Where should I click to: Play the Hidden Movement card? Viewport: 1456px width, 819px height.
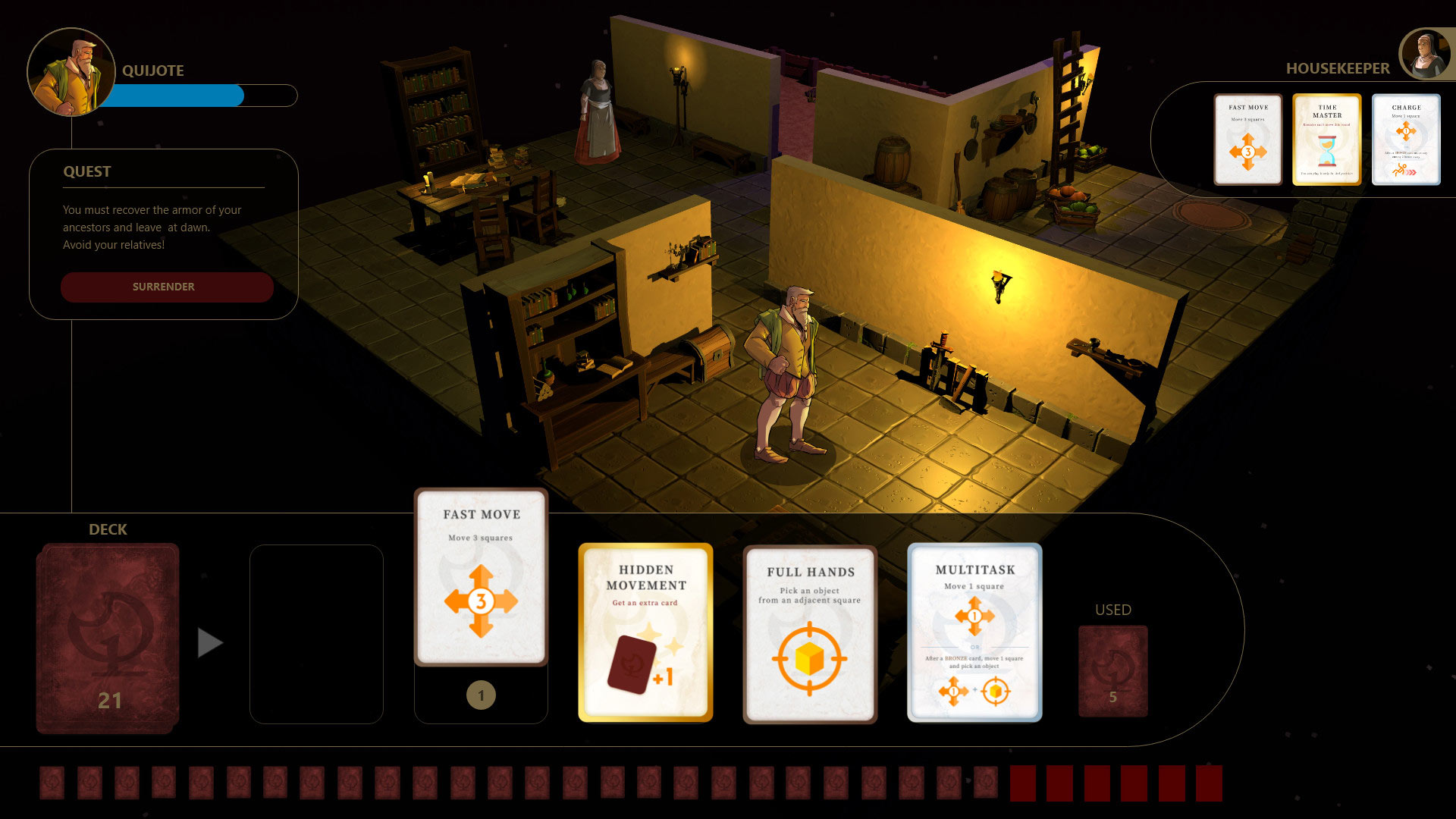(x=645, y=632)
